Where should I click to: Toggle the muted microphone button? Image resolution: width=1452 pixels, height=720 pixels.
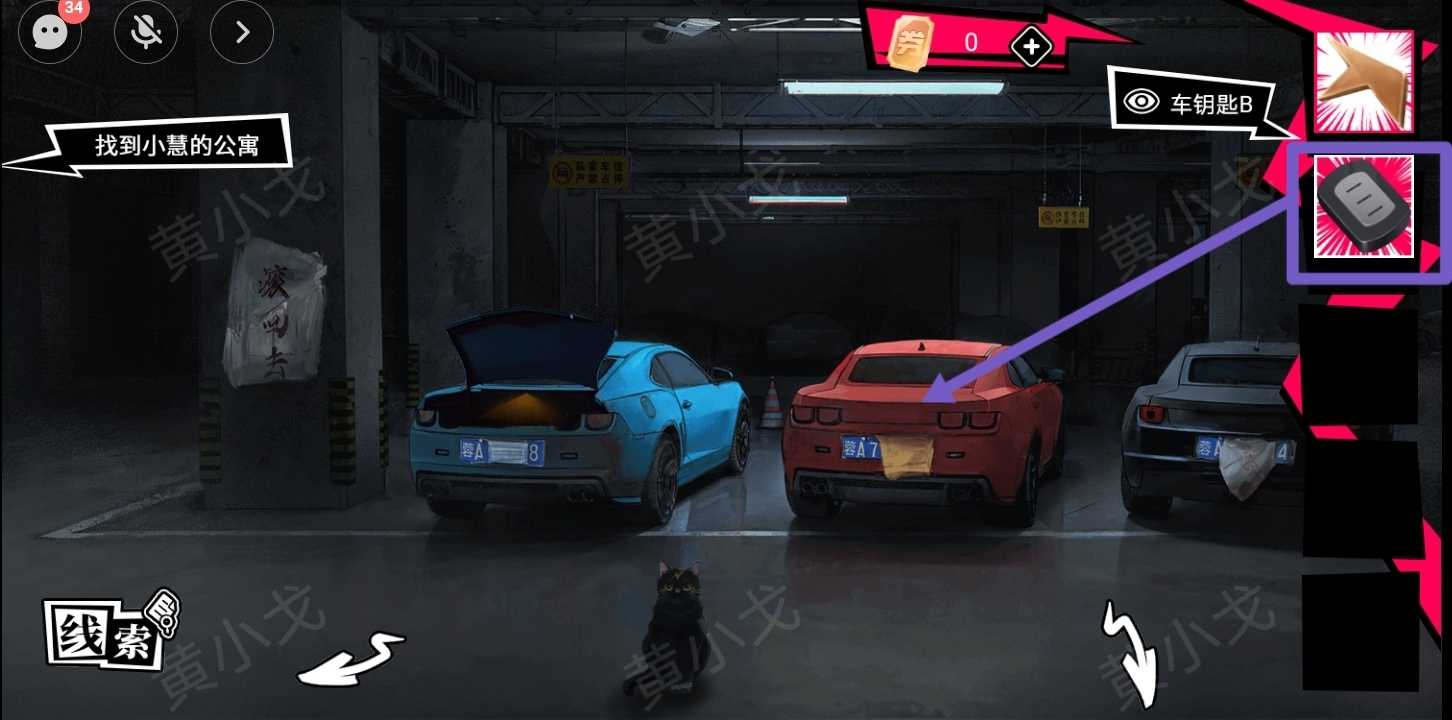(146, 32)
